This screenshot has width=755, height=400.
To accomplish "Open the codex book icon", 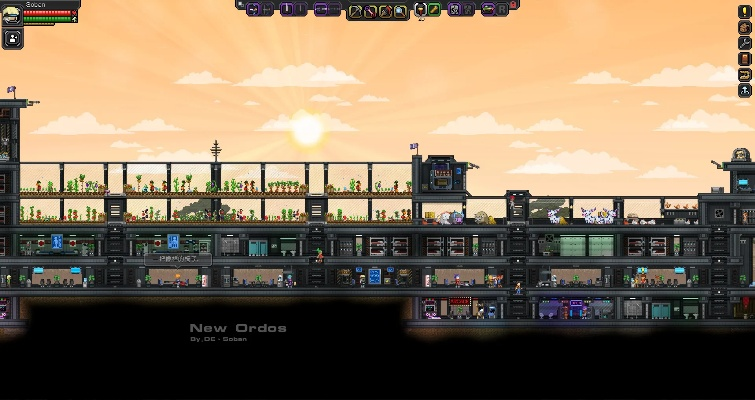I will [745, 59].
